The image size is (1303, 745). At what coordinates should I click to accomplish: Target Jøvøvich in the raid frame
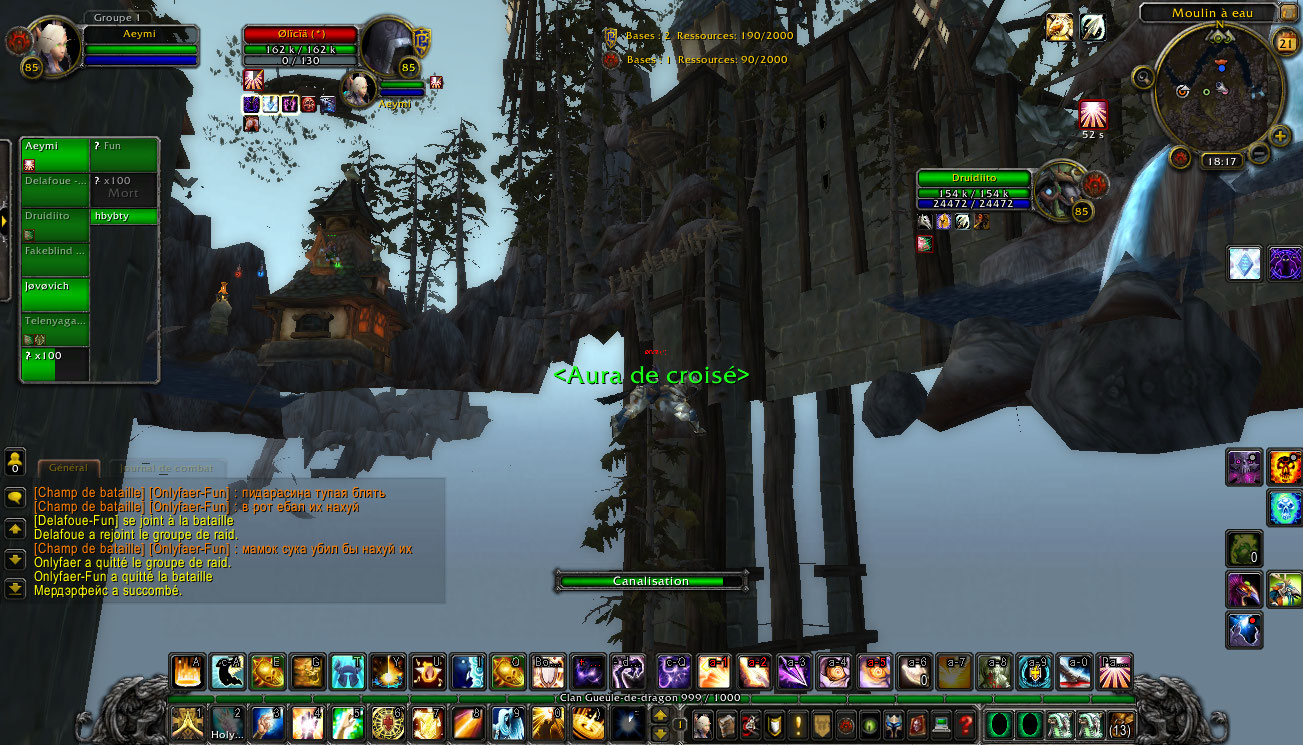(55, 293)
